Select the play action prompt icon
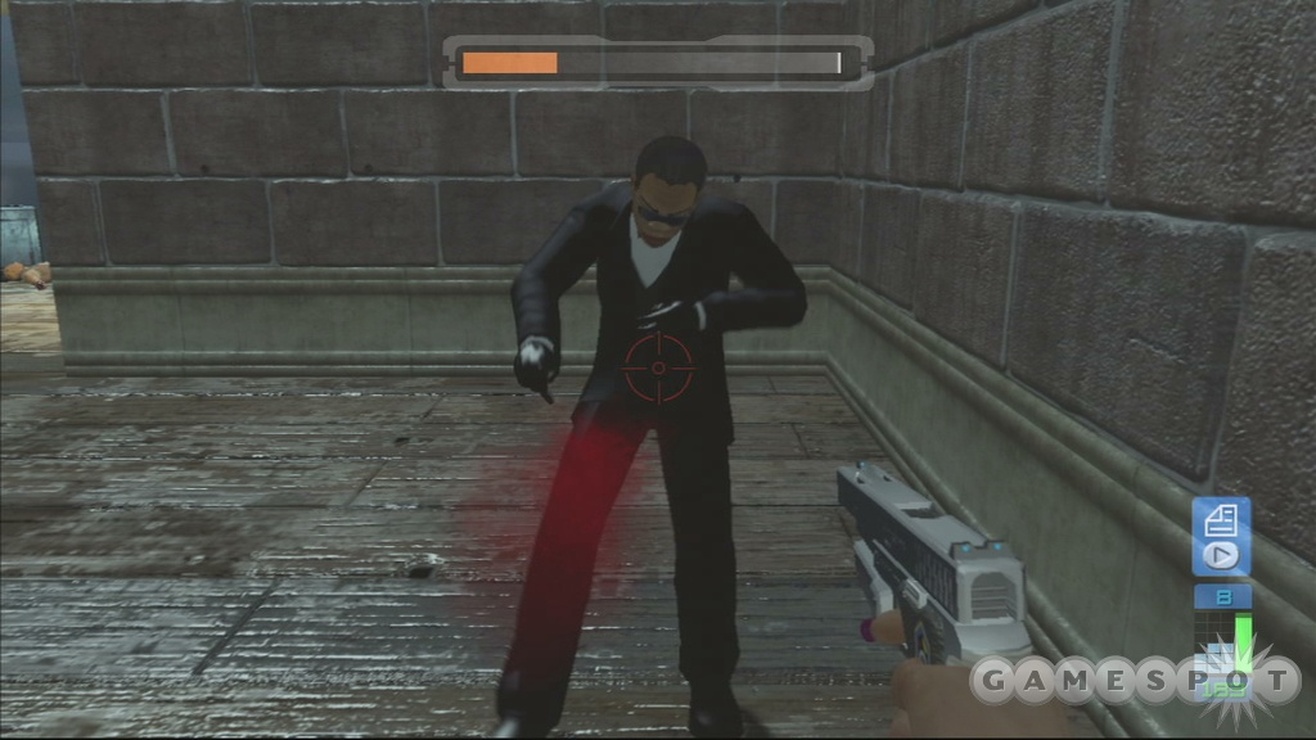The height and width of the screenshot is (740, 1316). click(1220, 554)
